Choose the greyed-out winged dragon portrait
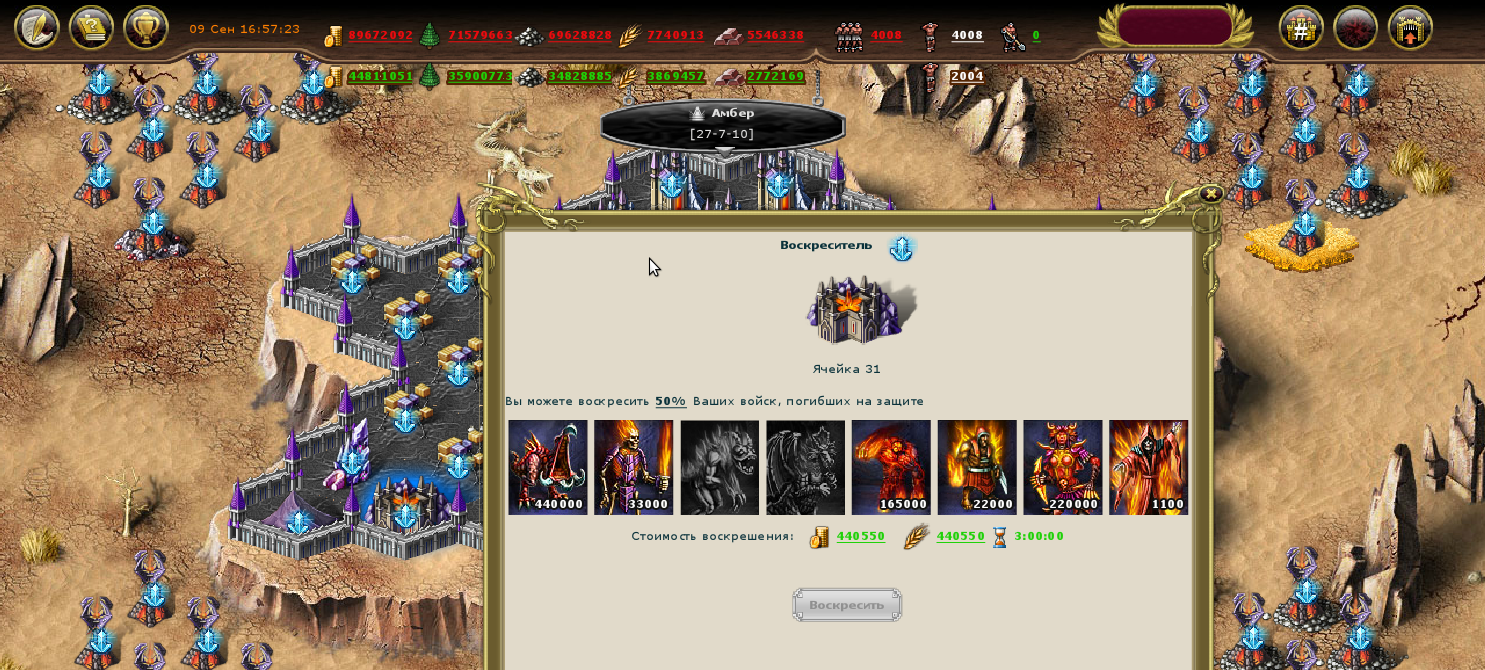1485x670 pixels. 806,467
